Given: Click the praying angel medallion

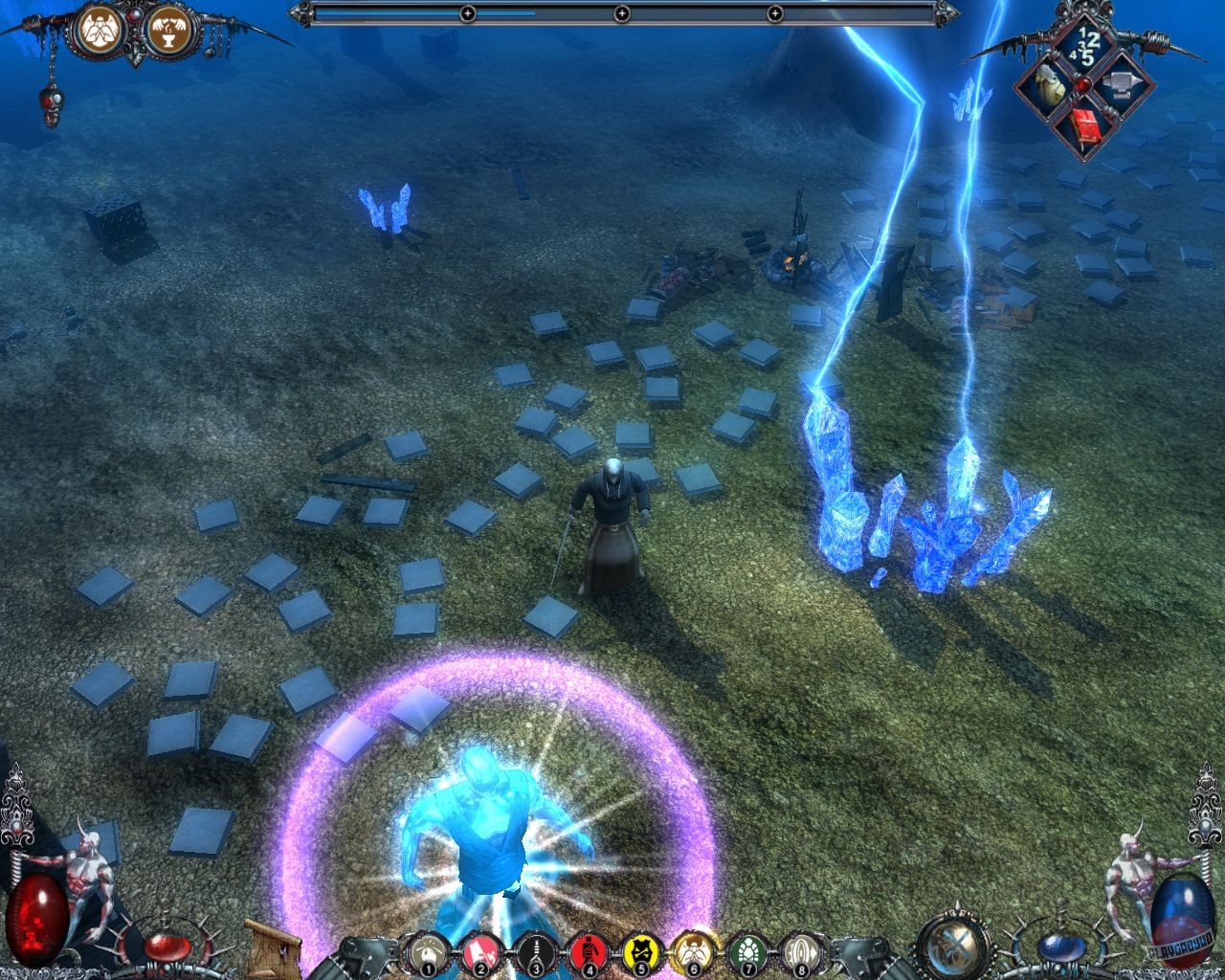Looking at the screenshot, I should pyautogui.click(x=99, y=29).
